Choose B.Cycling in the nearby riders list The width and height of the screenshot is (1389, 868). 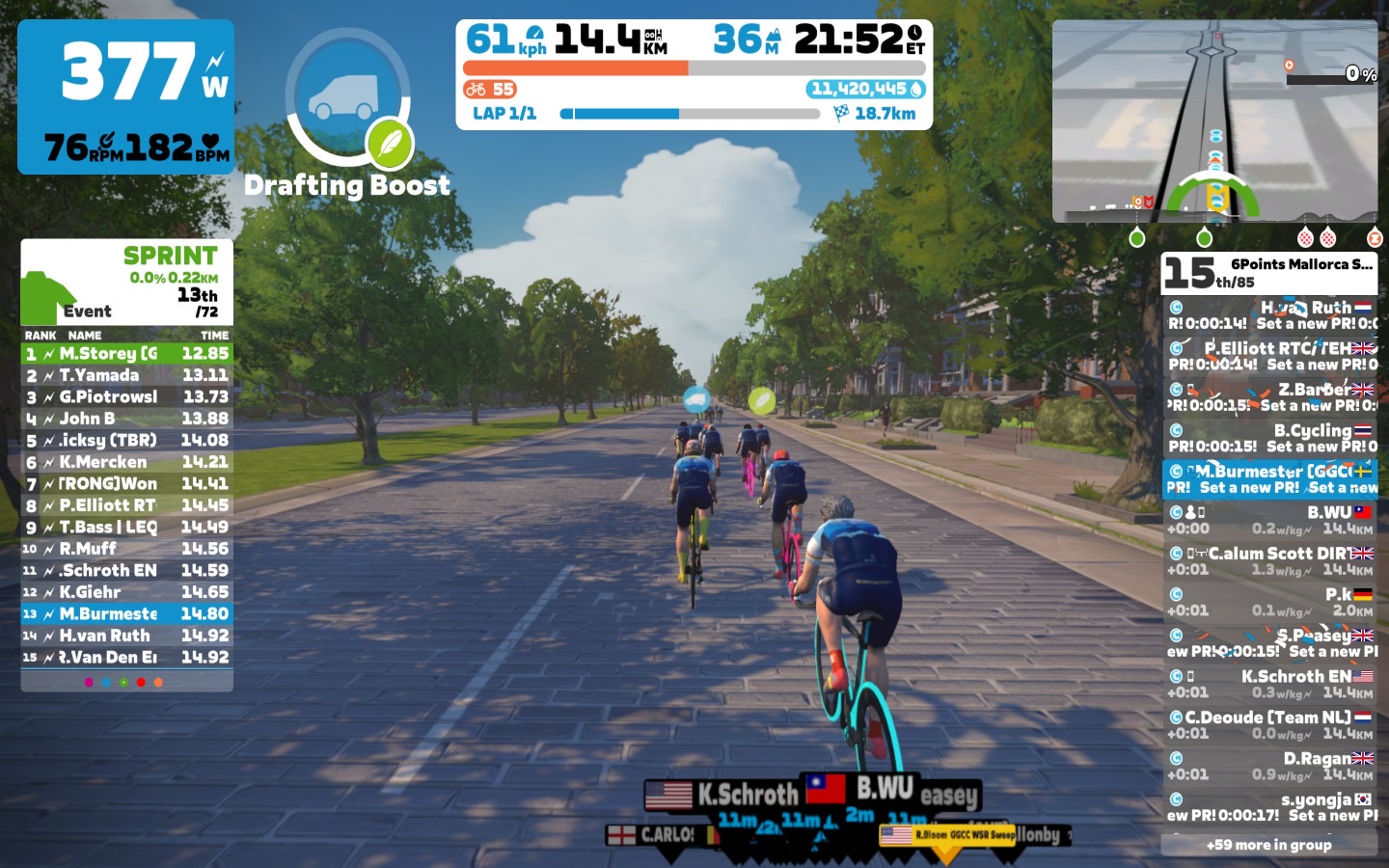[1269, 438]
